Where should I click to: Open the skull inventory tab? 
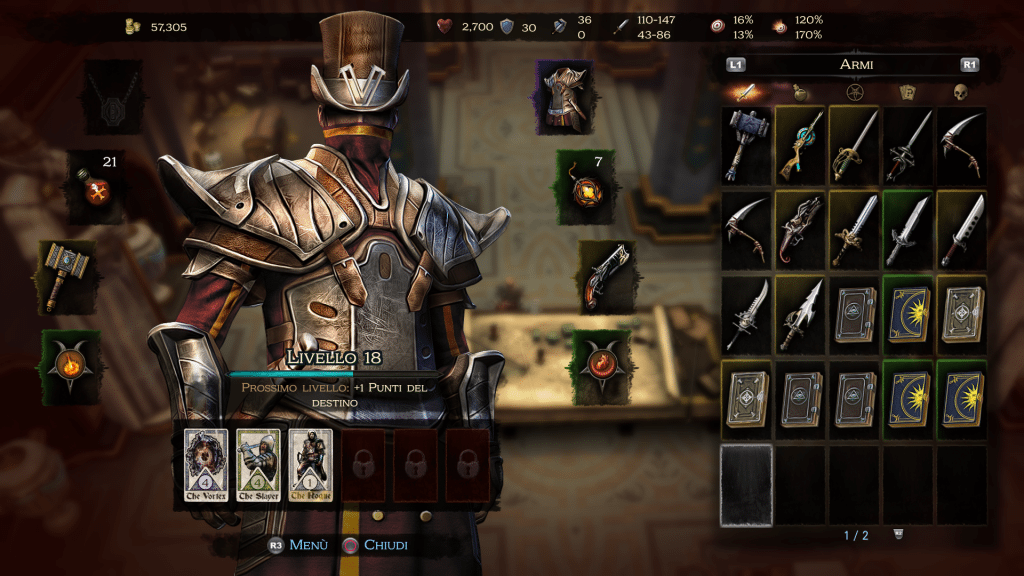(960, 93)
